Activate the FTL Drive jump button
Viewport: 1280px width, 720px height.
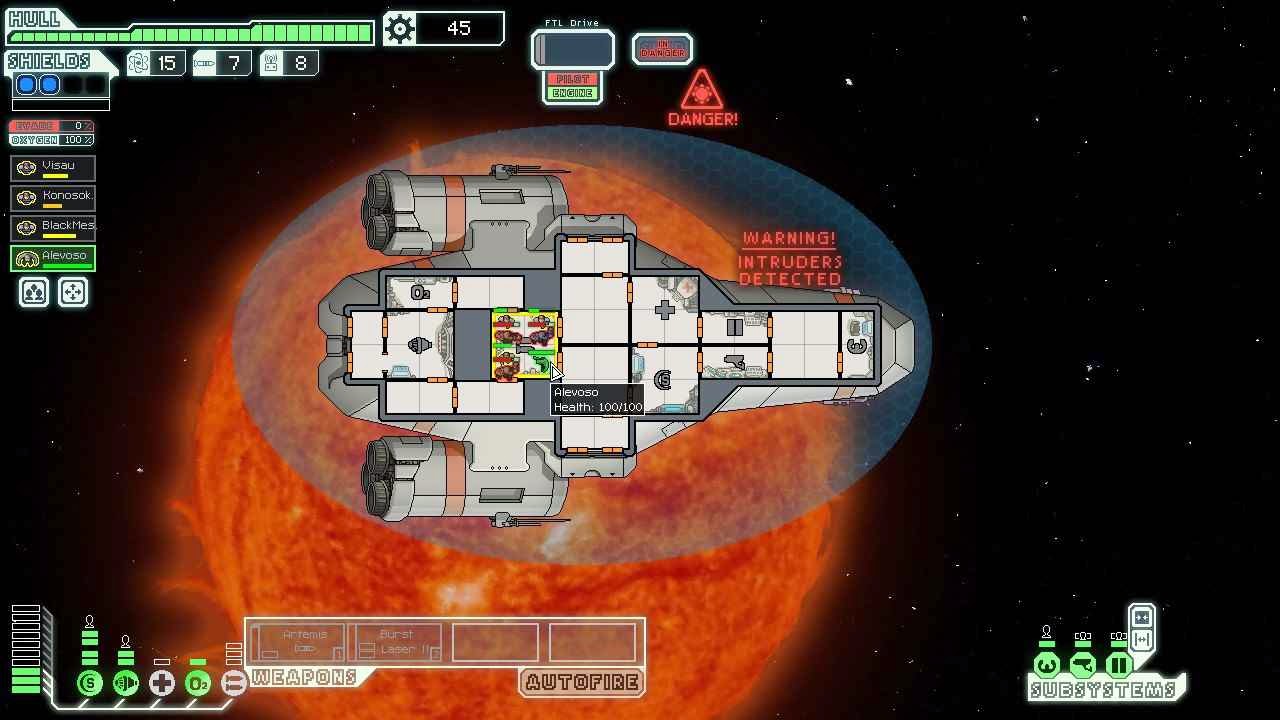tap(573, 49)
